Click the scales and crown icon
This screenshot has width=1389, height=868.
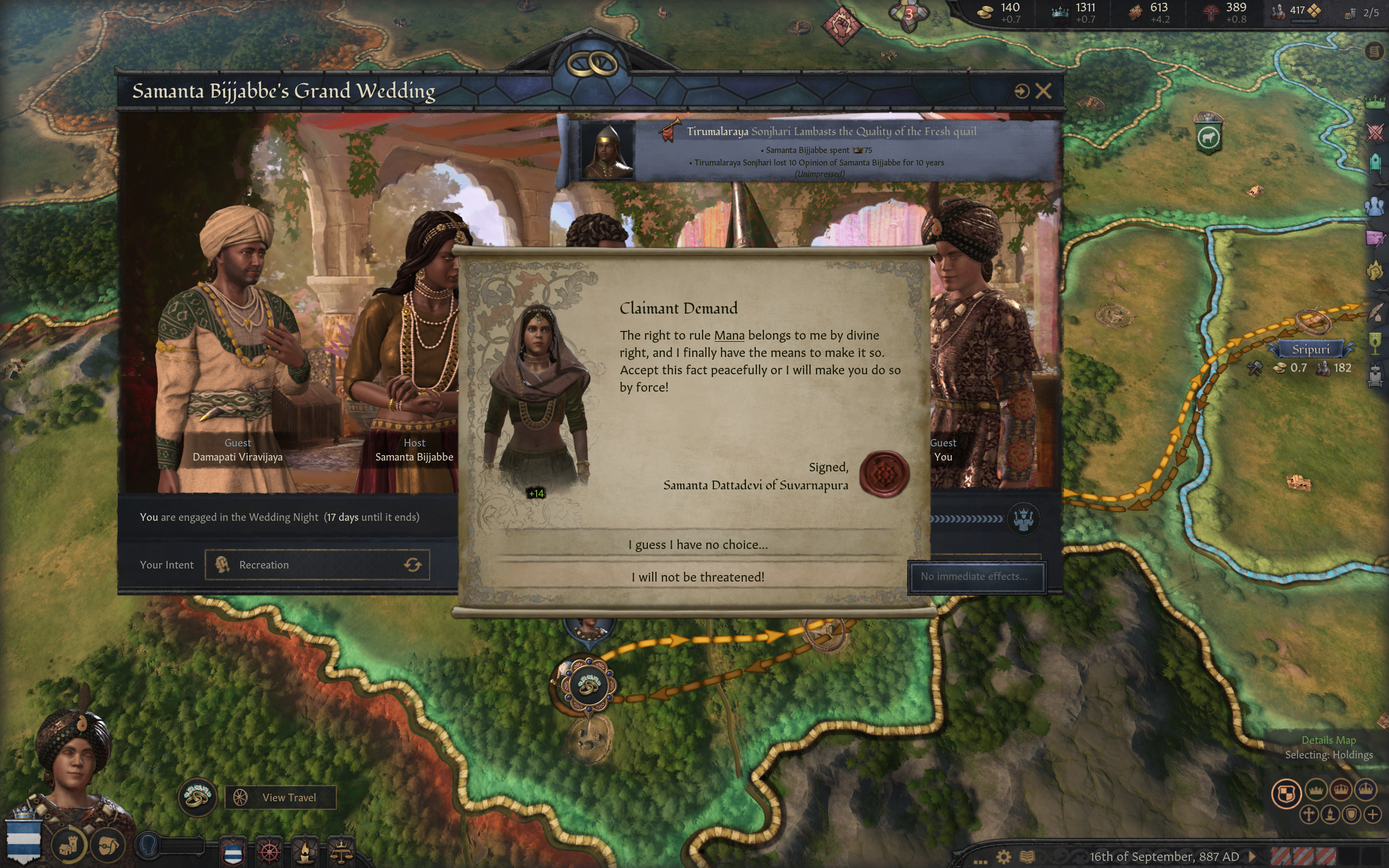tap(341, 852)
